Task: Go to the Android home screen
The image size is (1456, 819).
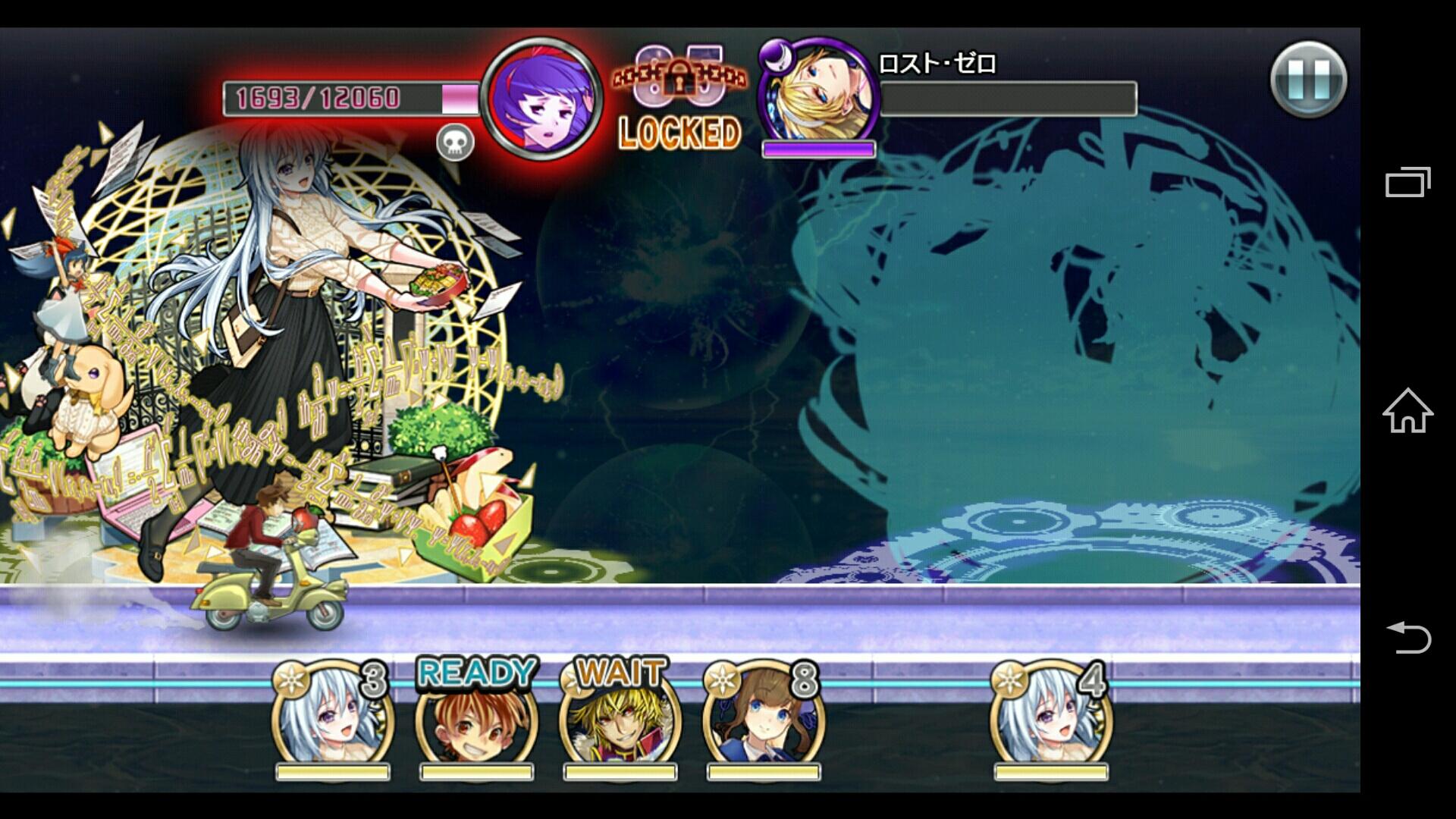Action: point(1407,410)
